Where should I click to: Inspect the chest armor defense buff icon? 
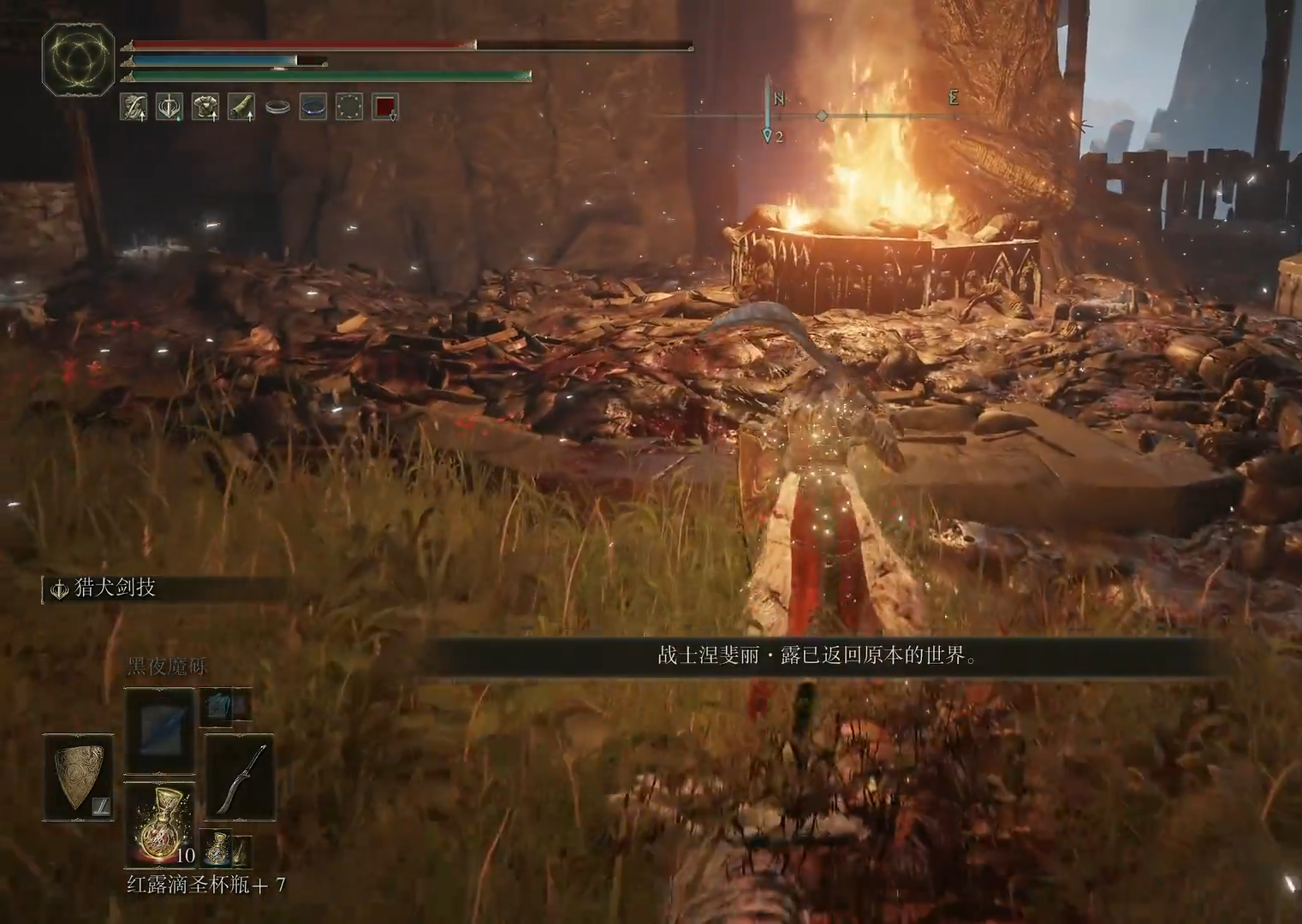[x=205, y=107]
